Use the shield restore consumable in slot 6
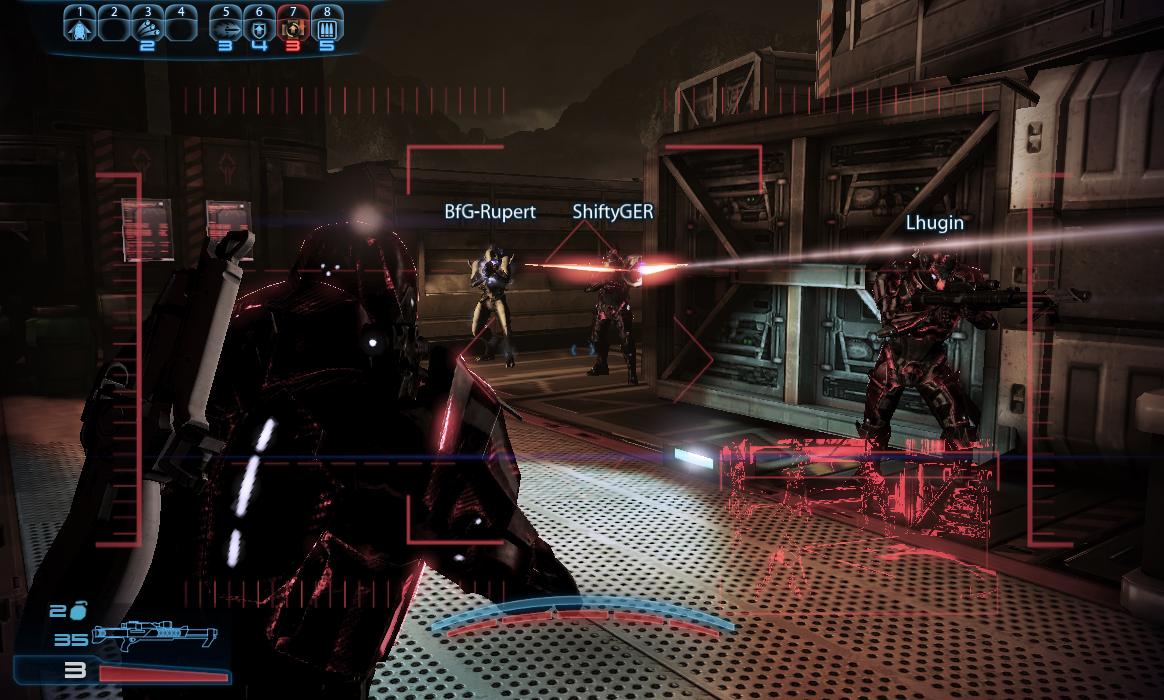Image resolution: width=1164 pixels, height=700 pixels. tap(259, 25)
